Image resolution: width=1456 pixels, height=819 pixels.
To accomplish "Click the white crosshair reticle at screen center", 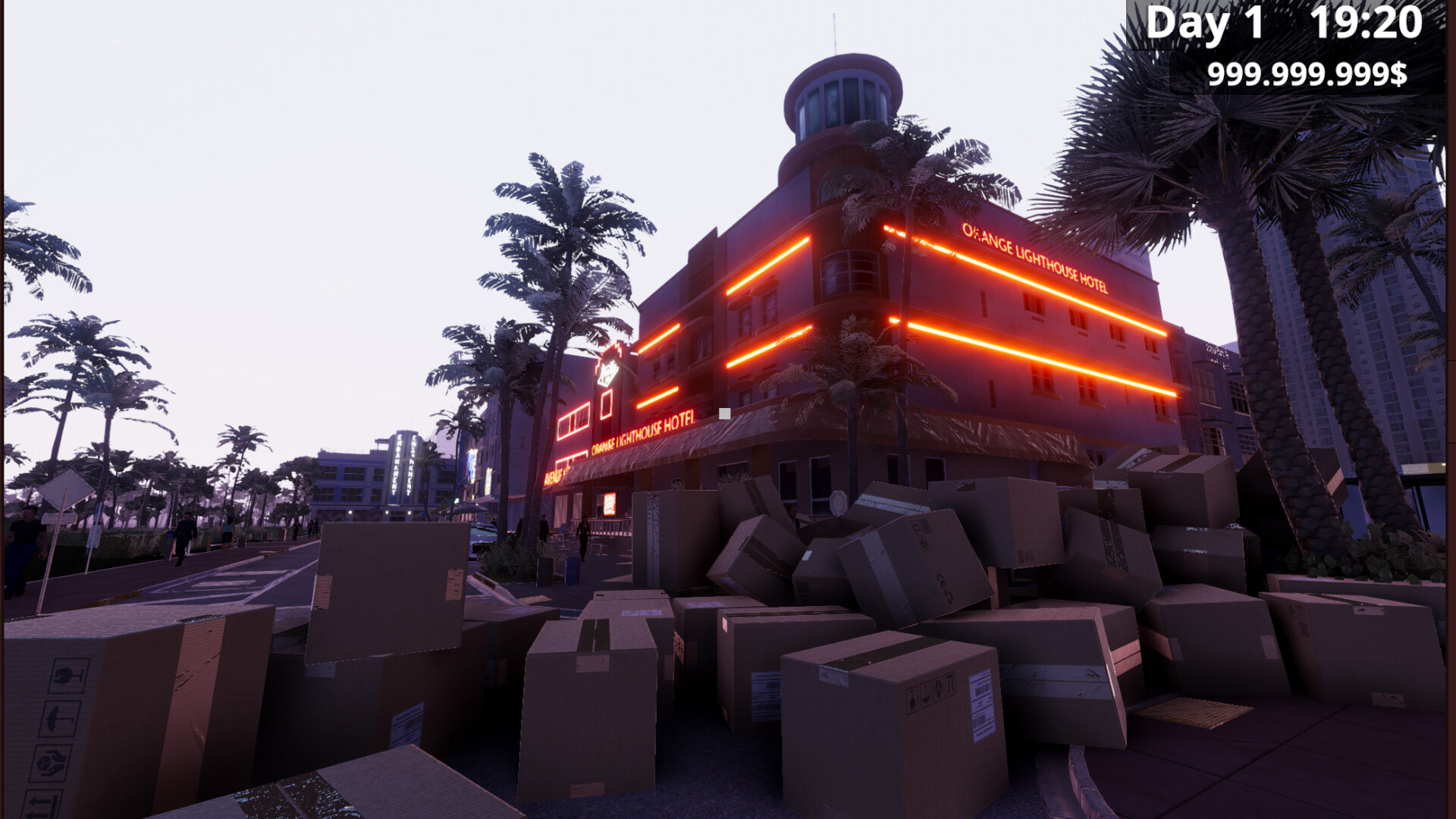I will (724, 413).
